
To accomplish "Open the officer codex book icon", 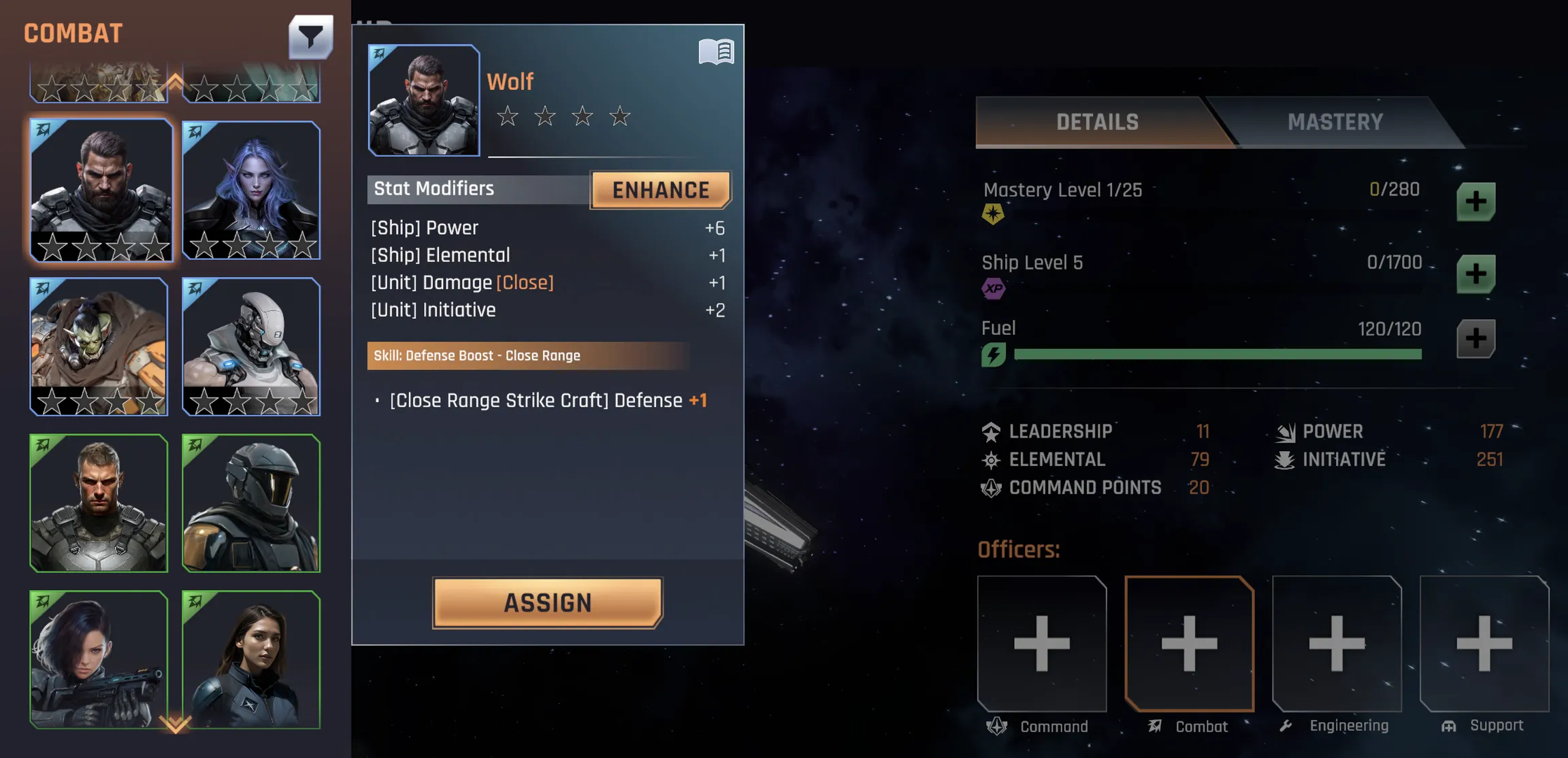I will tap(716, 52).
